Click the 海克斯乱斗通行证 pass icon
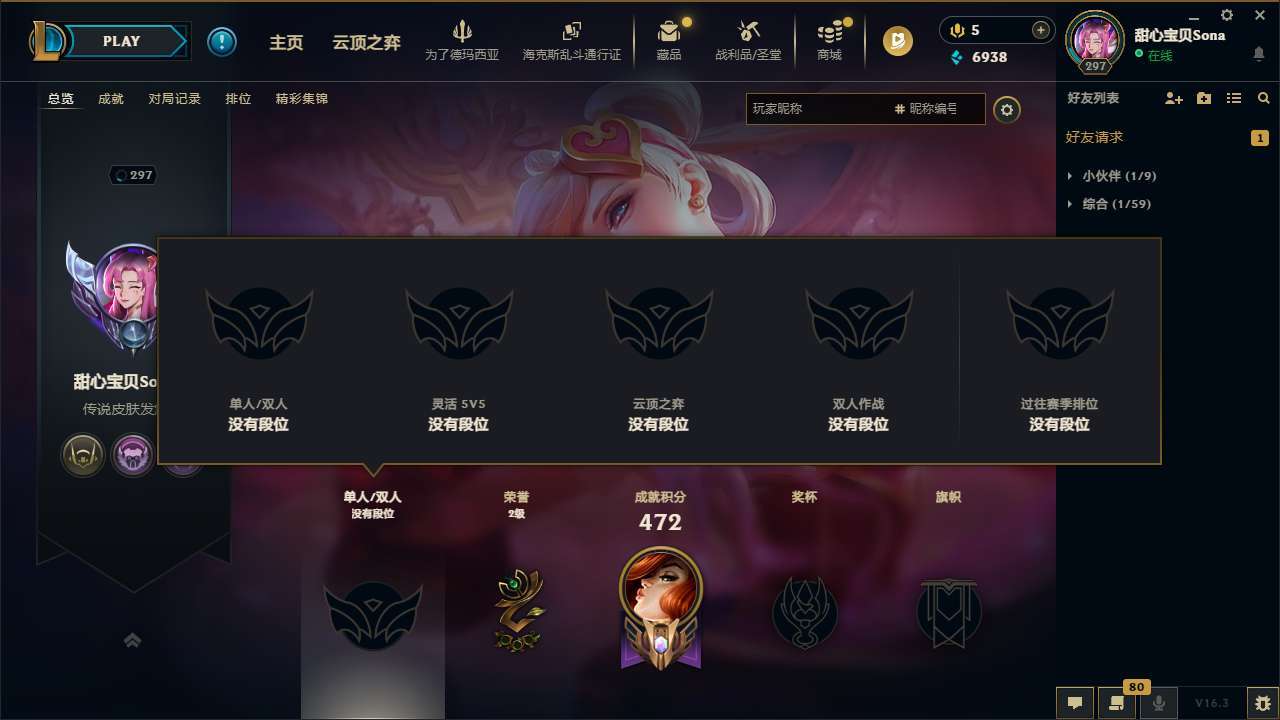This screenshot has width=1280, height=720. pos(571,40)
